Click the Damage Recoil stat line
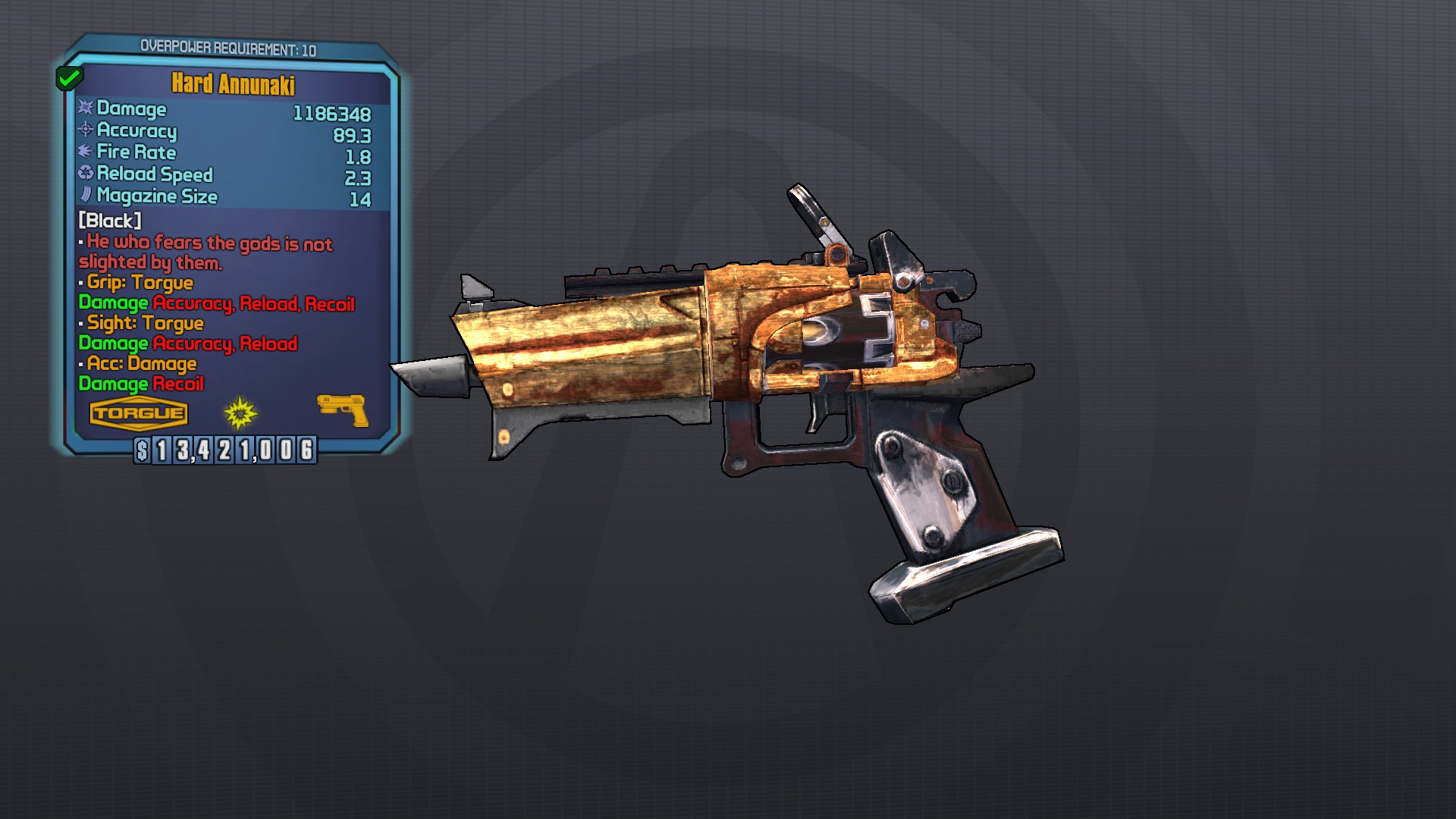 pos(140,384)
